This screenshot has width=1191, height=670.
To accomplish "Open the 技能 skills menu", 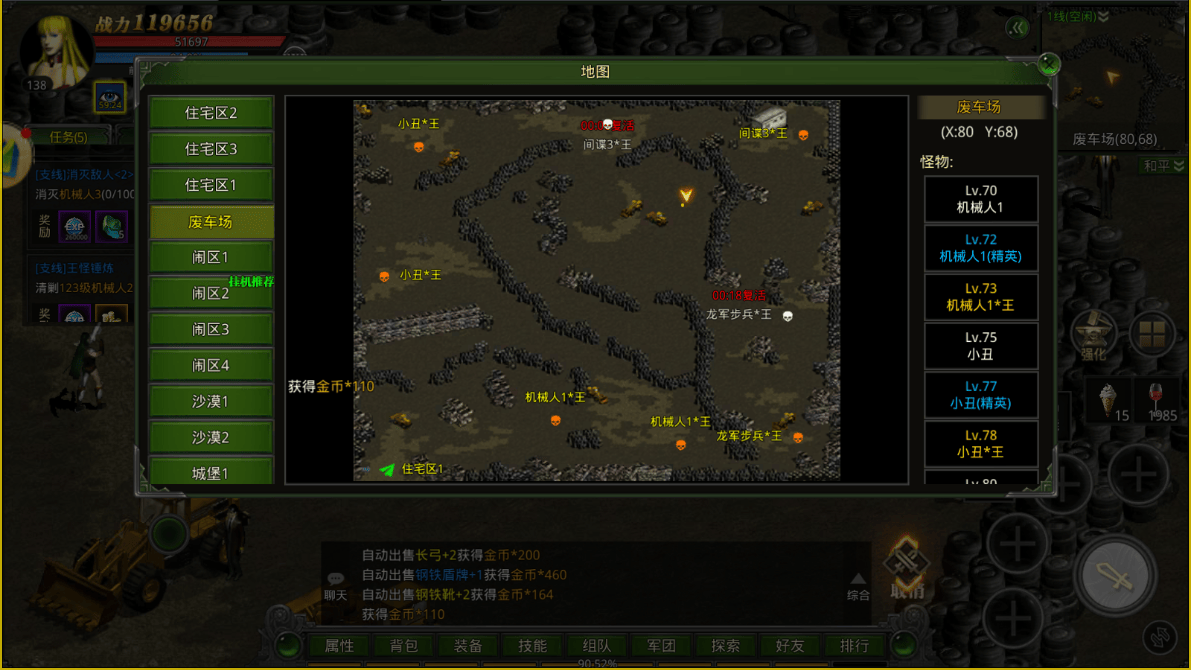I will coord(532,646).
